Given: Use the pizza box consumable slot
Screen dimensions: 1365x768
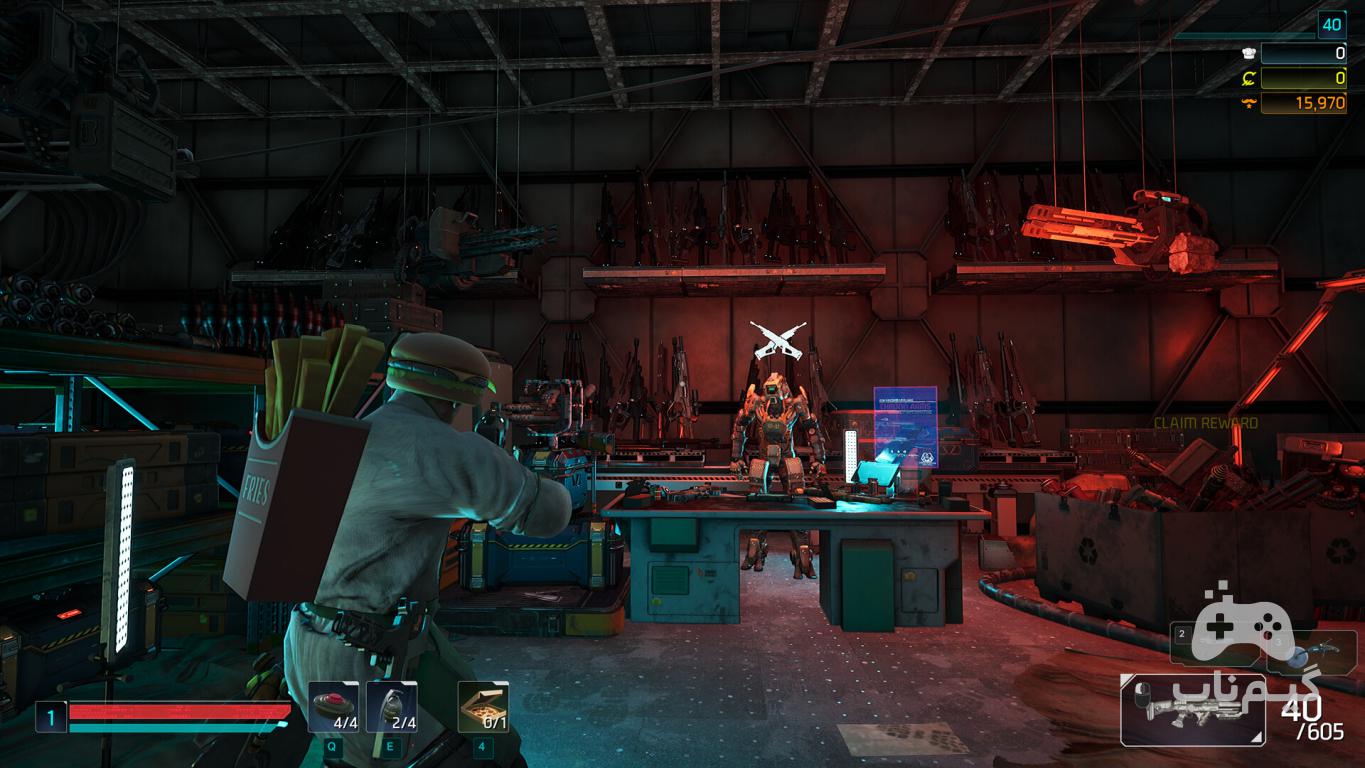Looking at the screenshot, I should point(483,707).
